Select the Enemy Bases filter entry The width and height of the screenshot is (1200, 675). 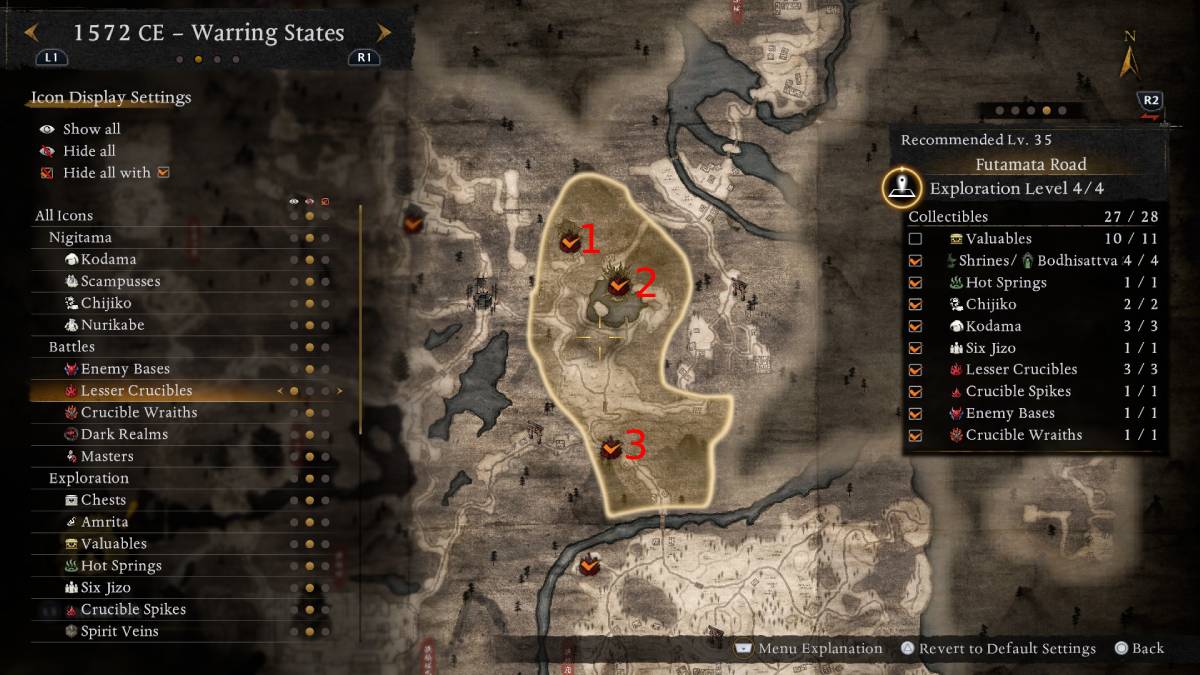coord(125,369)
